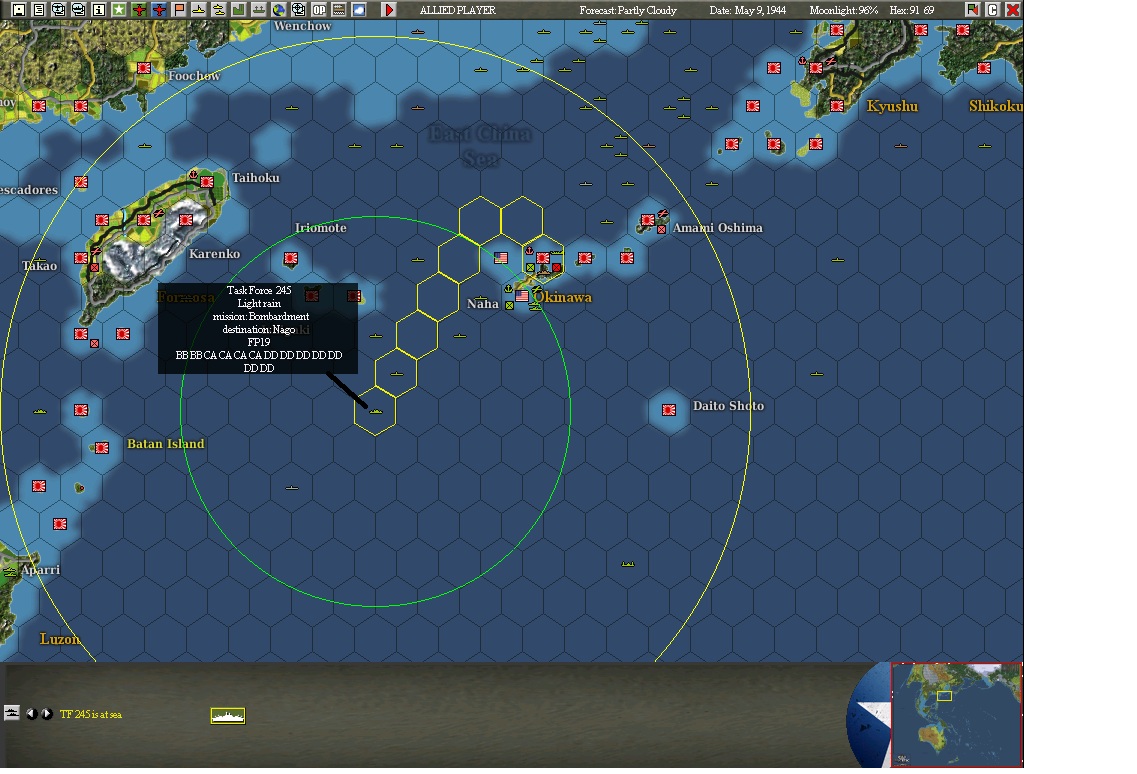This screenshot has height=774, width=1137.
Task: Click the ship list button in bottom panel
Action: [12, 713]
